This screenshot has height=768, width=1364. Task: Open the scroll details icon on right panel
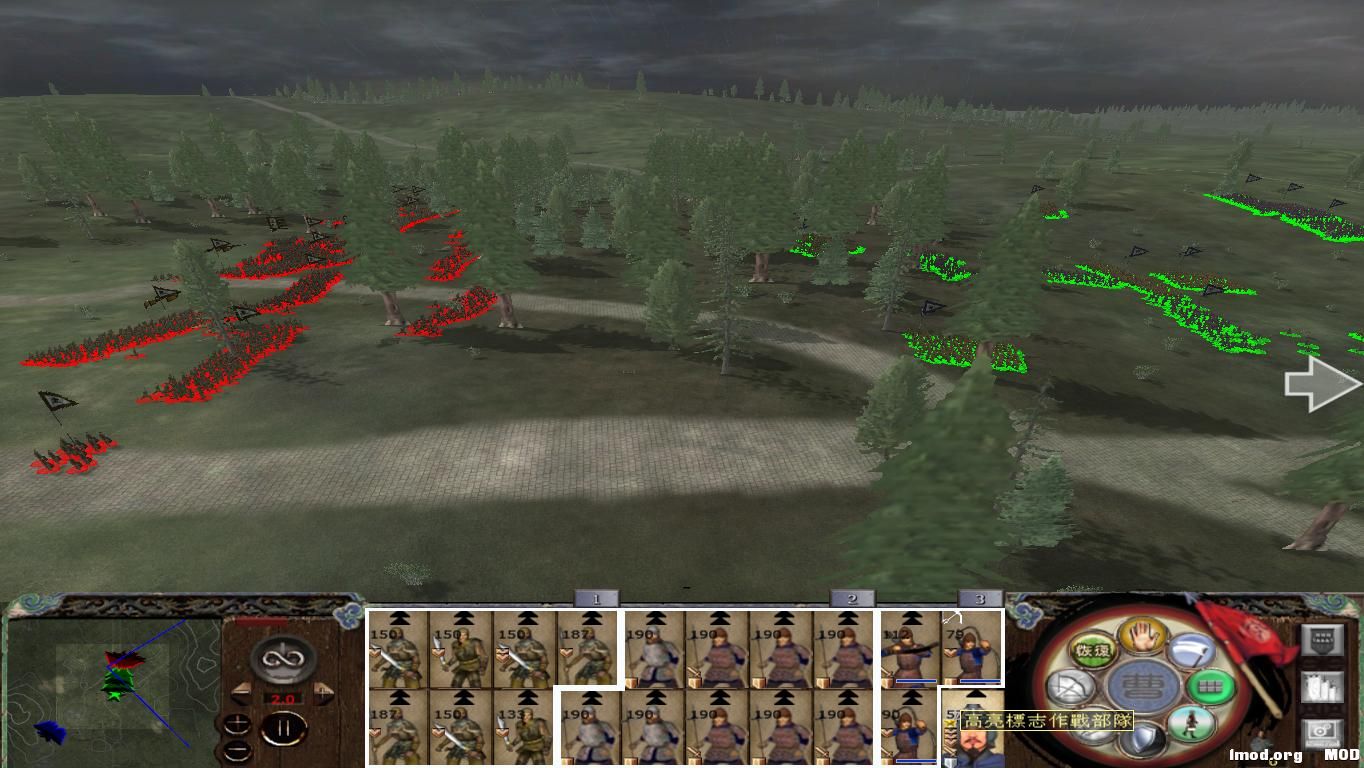pyautogui.click(x=1320, y=687)
